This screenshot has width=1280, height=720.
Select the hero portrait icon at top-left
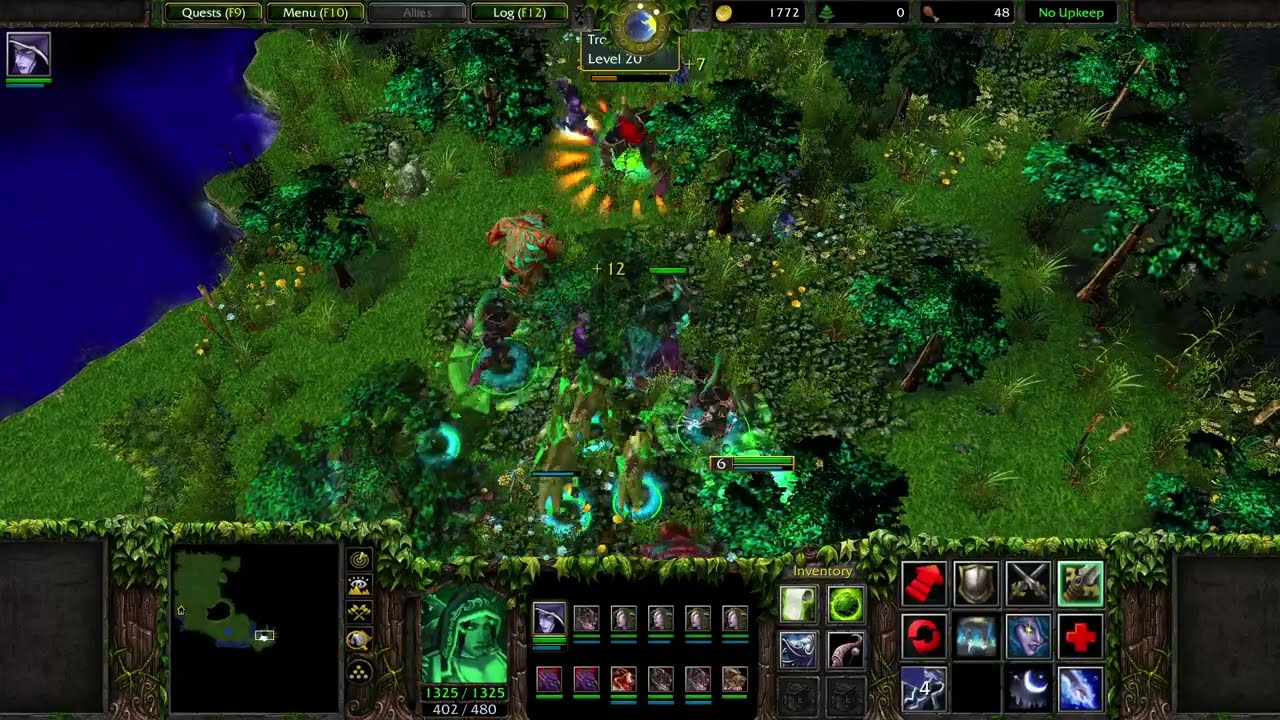pyautogui.click(x=28, y=54)
